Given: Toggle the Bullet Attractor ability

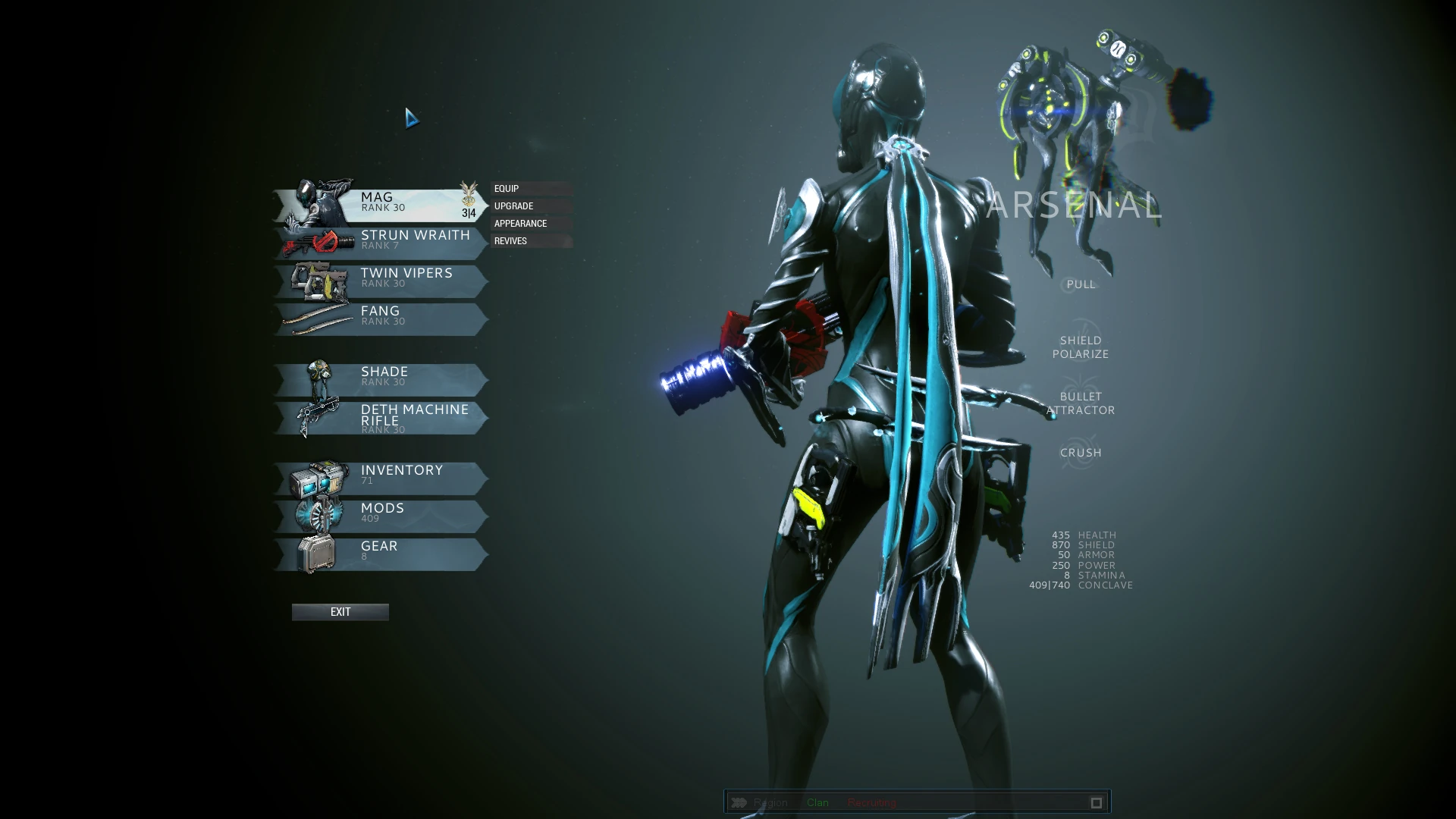Looking at the screenshot, I should point(1081,403).
